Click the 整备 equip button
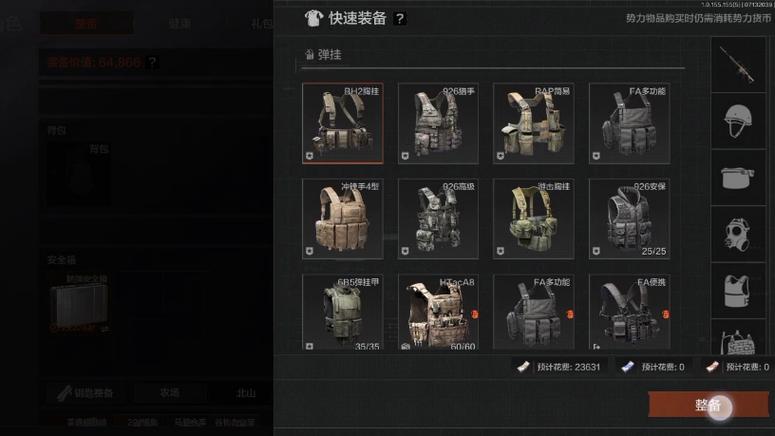Image resolution: width=775 pixels, height=436 pixels. [707, 405]
